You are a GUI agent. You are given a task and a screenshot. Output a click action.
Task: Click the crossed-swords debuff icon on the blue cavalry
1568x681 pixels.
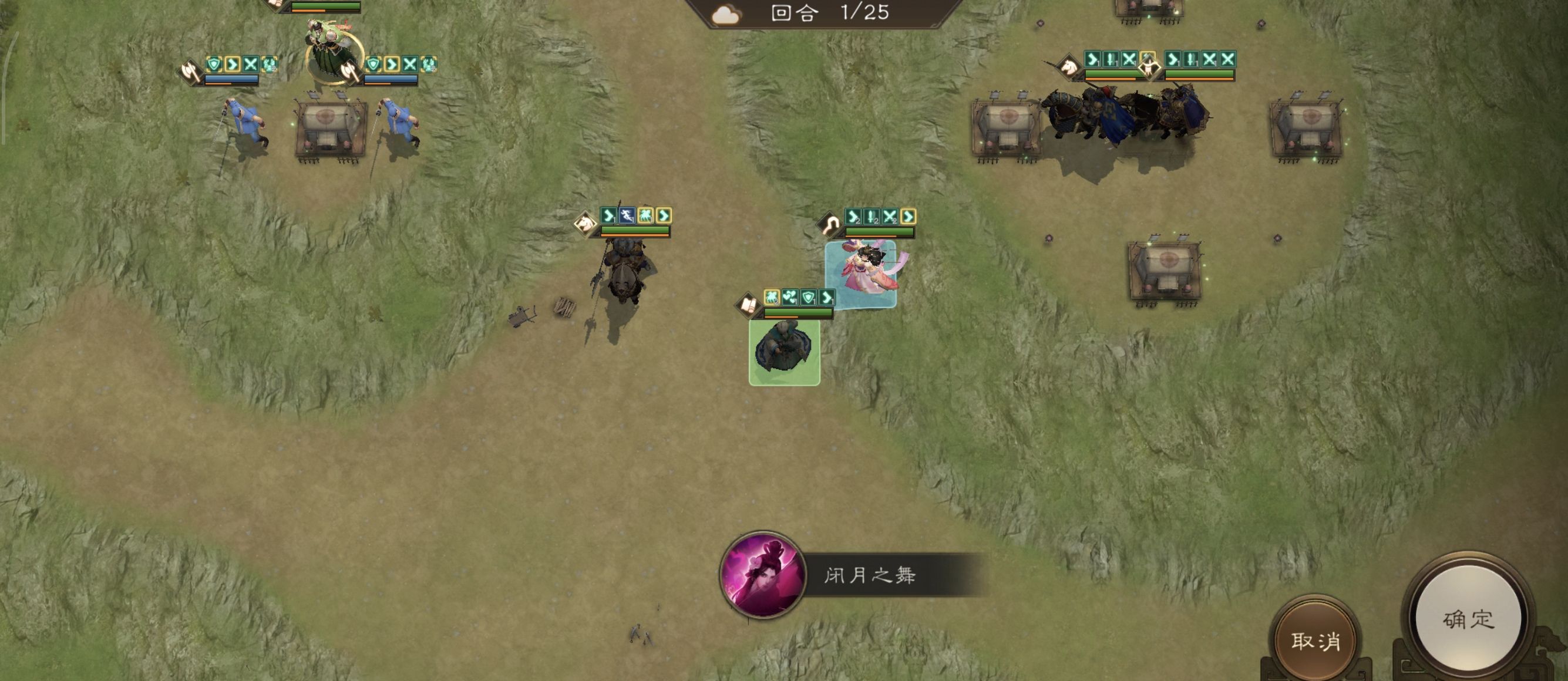(x=1129, y=60)
